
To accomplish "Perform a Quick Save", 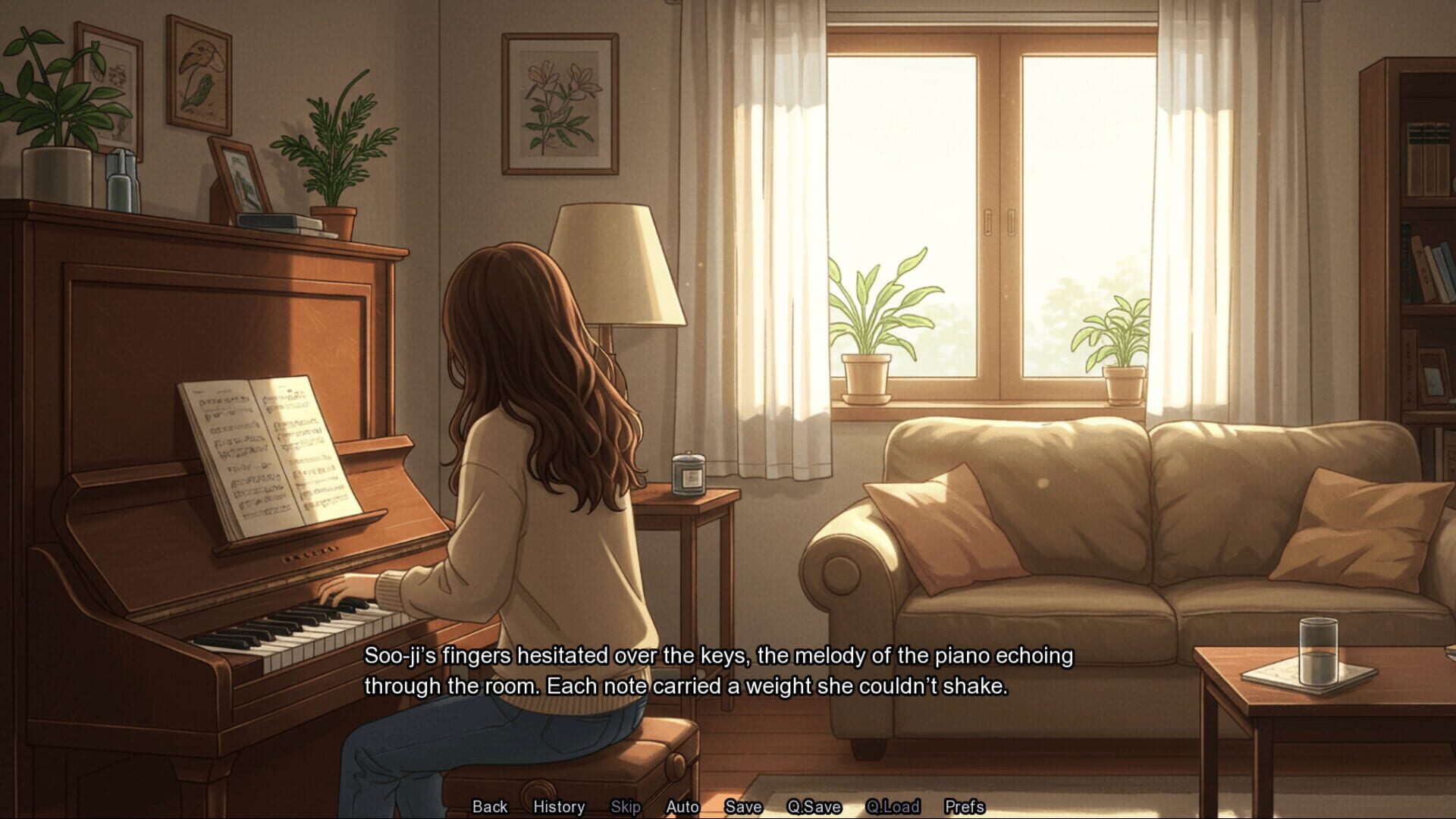I will [x=814, y=807].
